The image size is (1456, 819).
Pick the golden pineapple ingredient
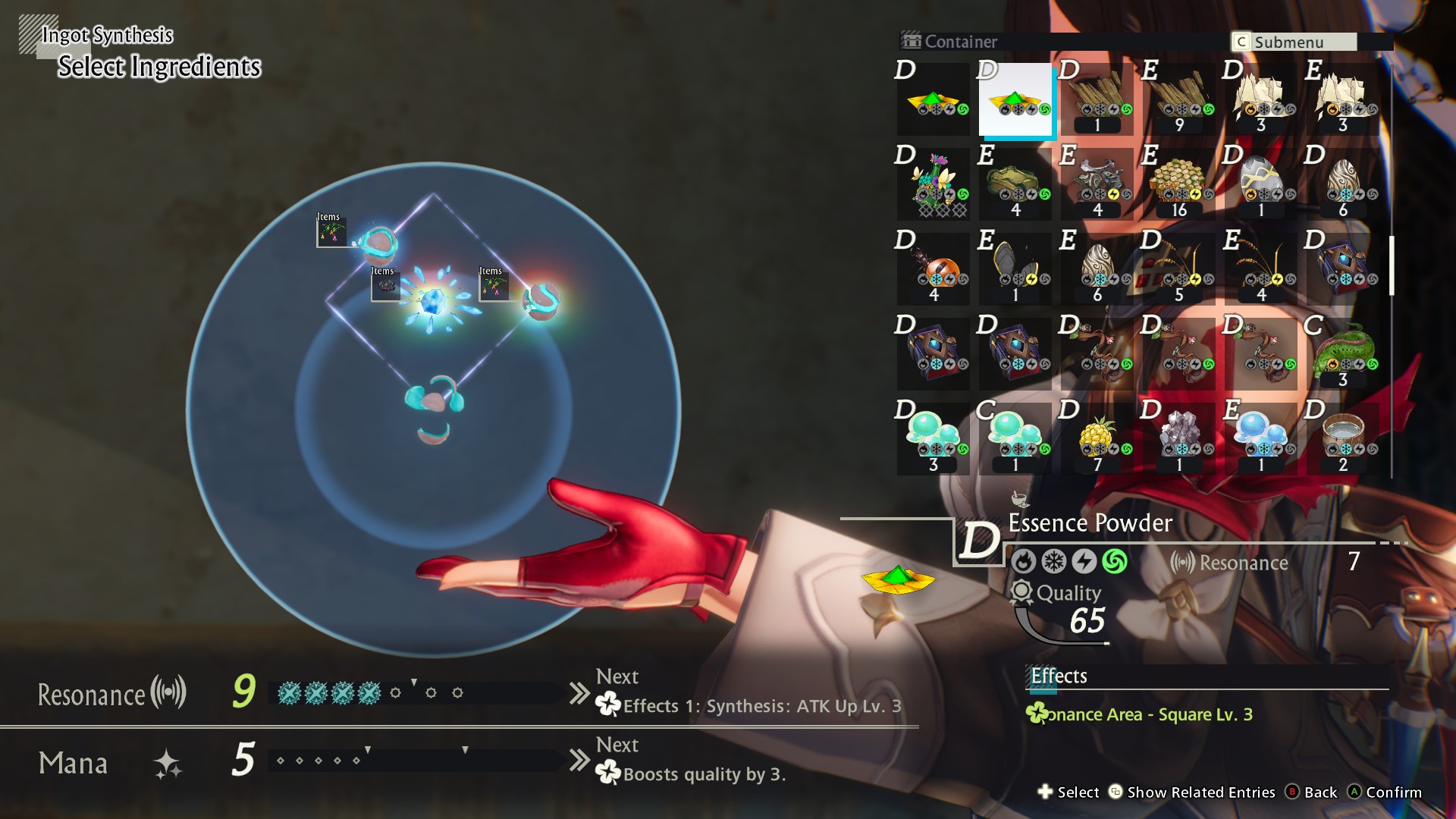(1097, 439)
